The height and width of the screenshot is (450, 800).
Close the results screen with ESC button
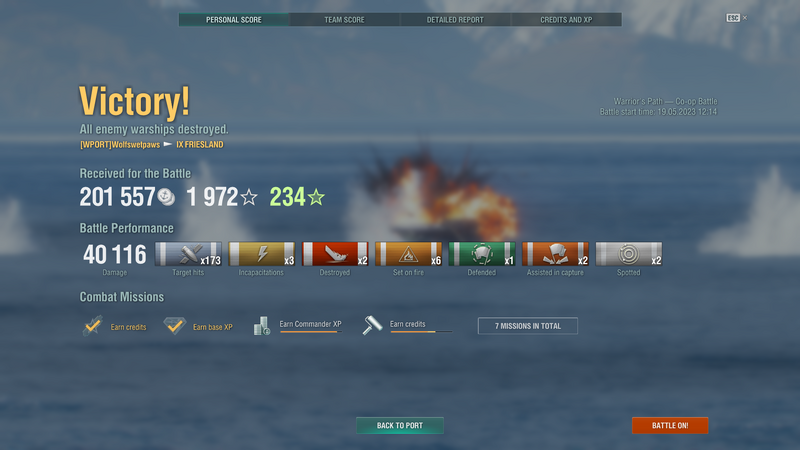[734, 18]
